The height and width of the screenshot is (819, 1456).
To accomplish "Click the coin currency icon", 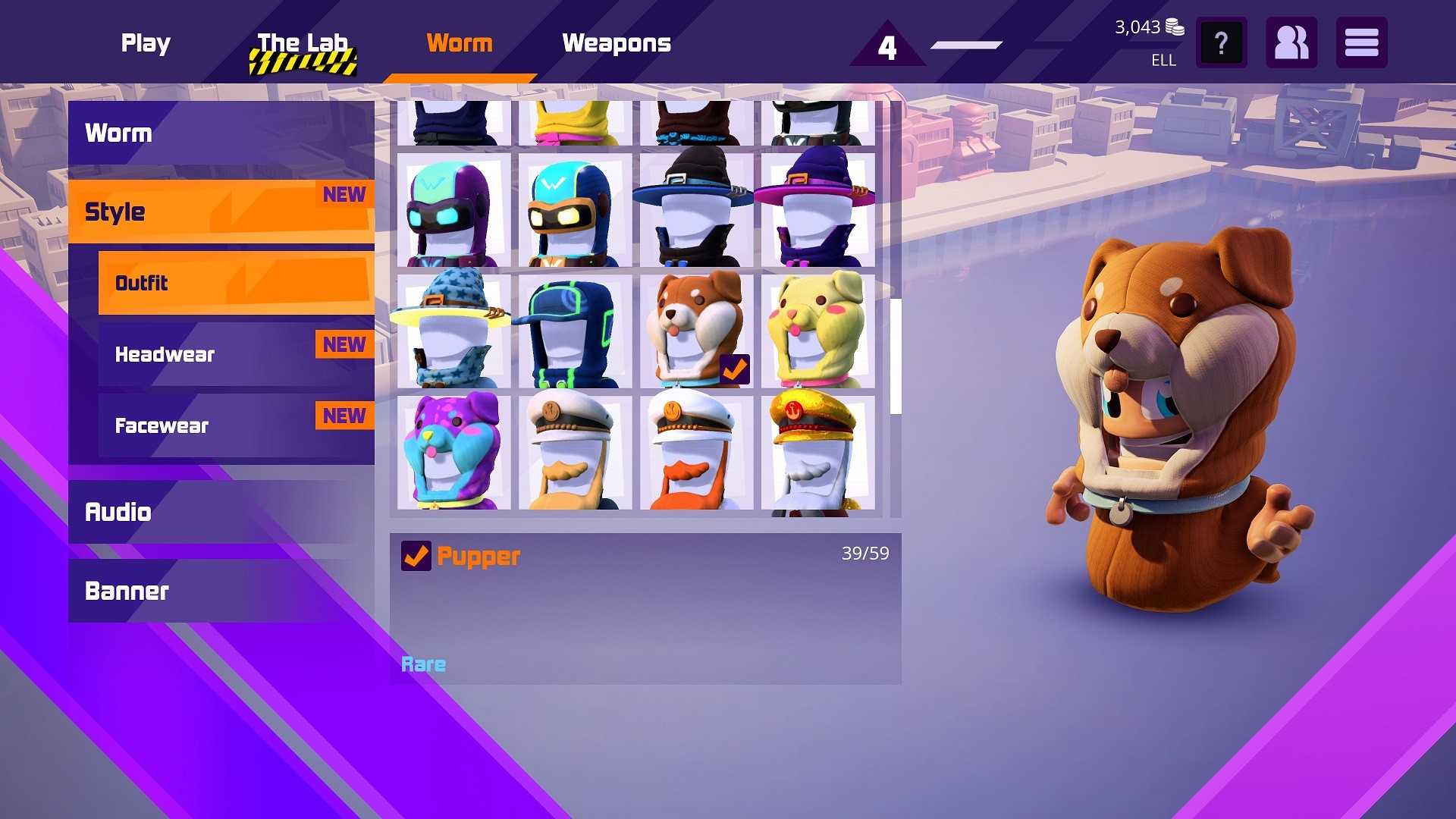I will [x=1174, y=26].
